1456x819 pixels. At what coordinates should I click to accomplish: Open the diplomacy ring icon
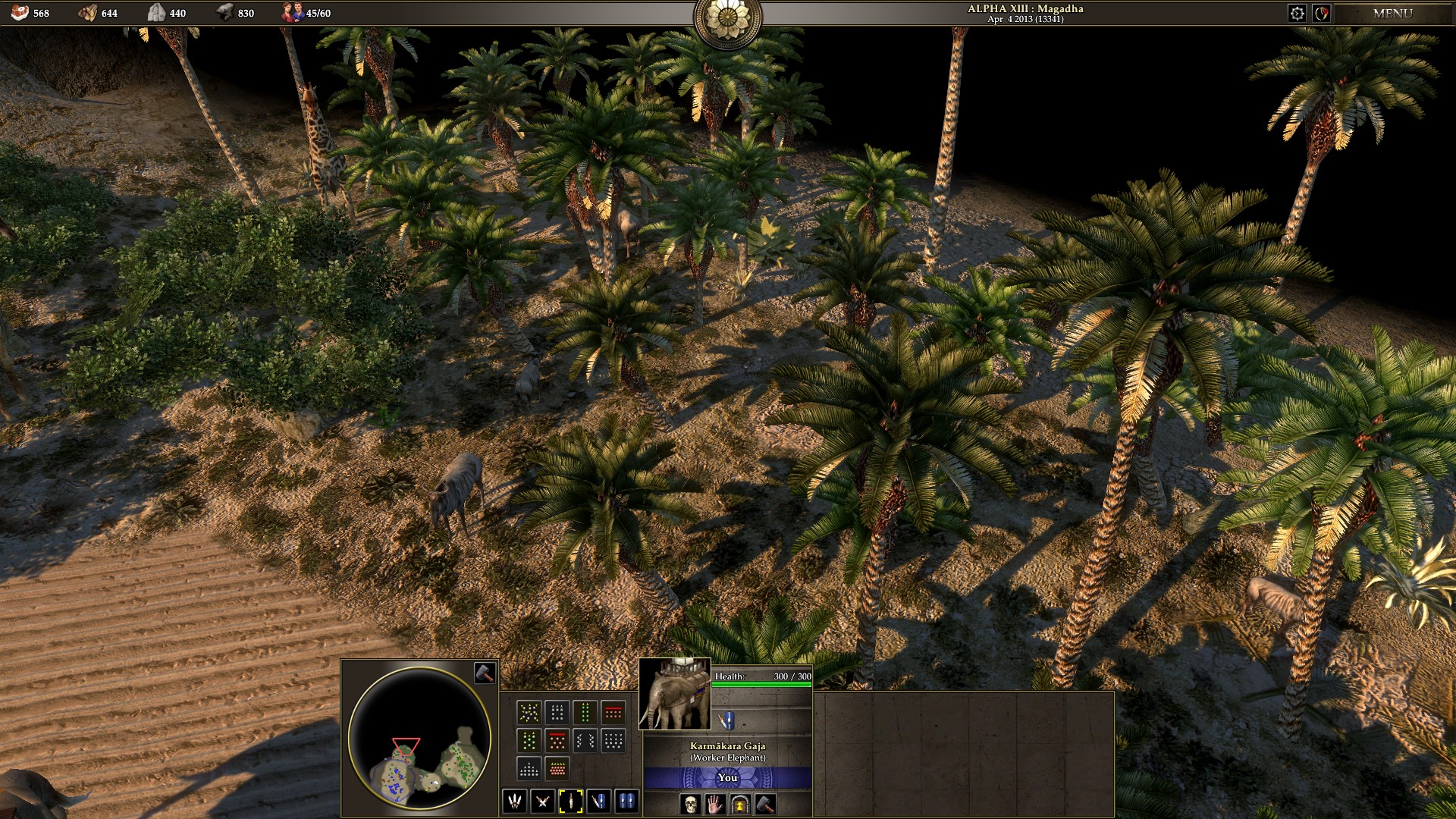pos(1322,13)
